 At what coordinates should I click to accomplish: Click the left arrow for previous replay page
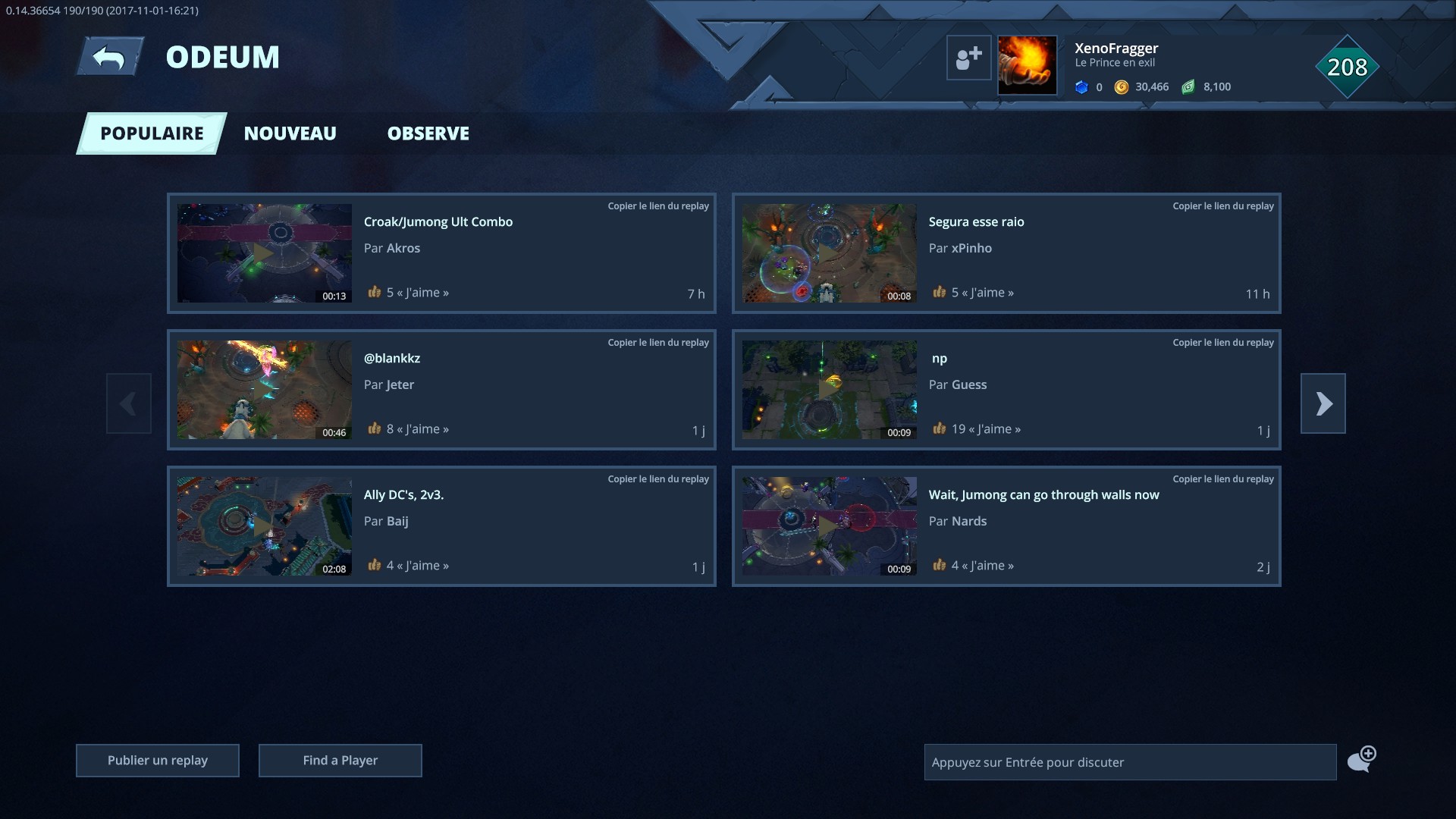(128, 403)
